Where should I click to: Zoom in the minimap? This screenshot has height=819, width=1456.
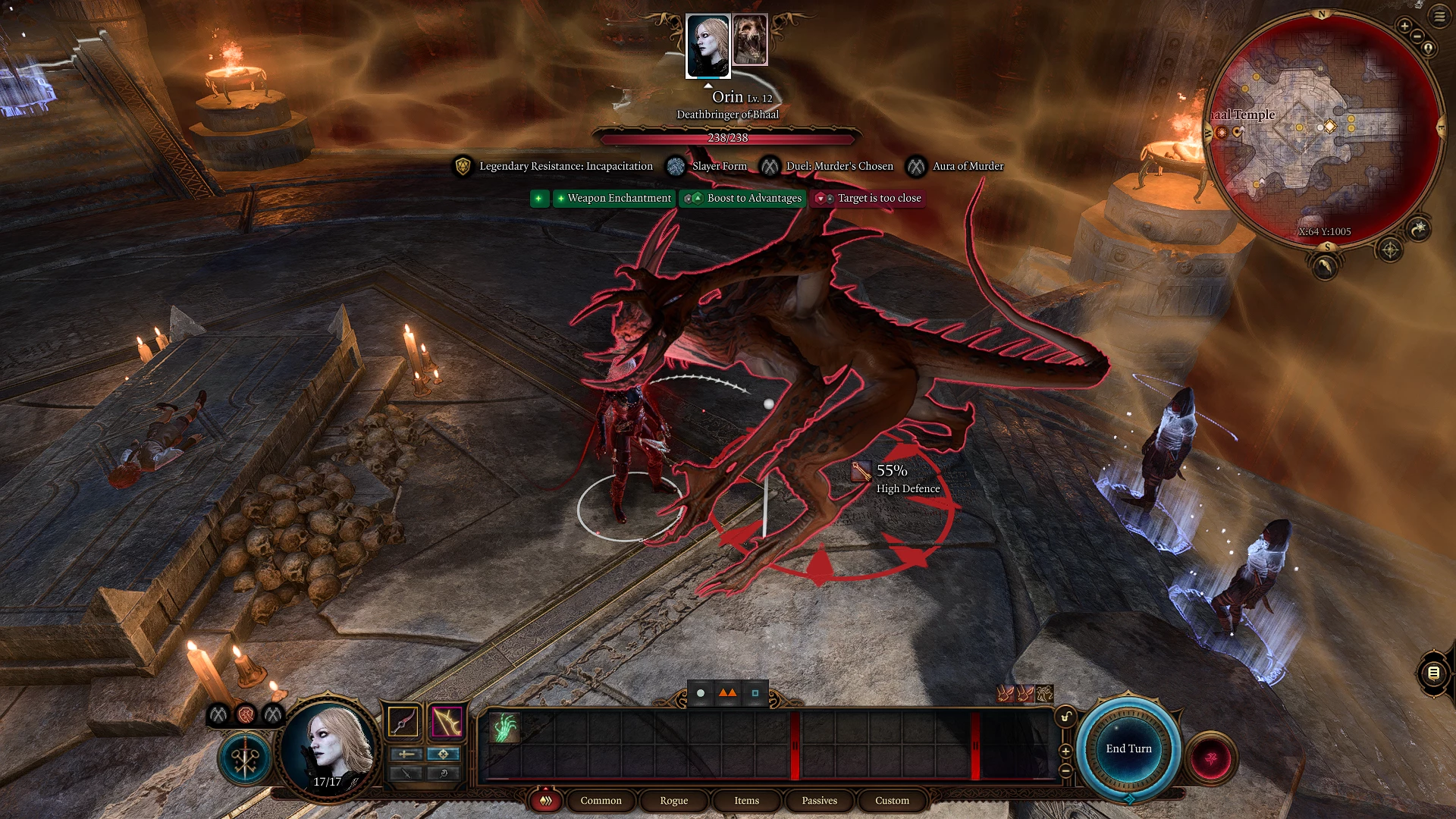point(1404,26)
